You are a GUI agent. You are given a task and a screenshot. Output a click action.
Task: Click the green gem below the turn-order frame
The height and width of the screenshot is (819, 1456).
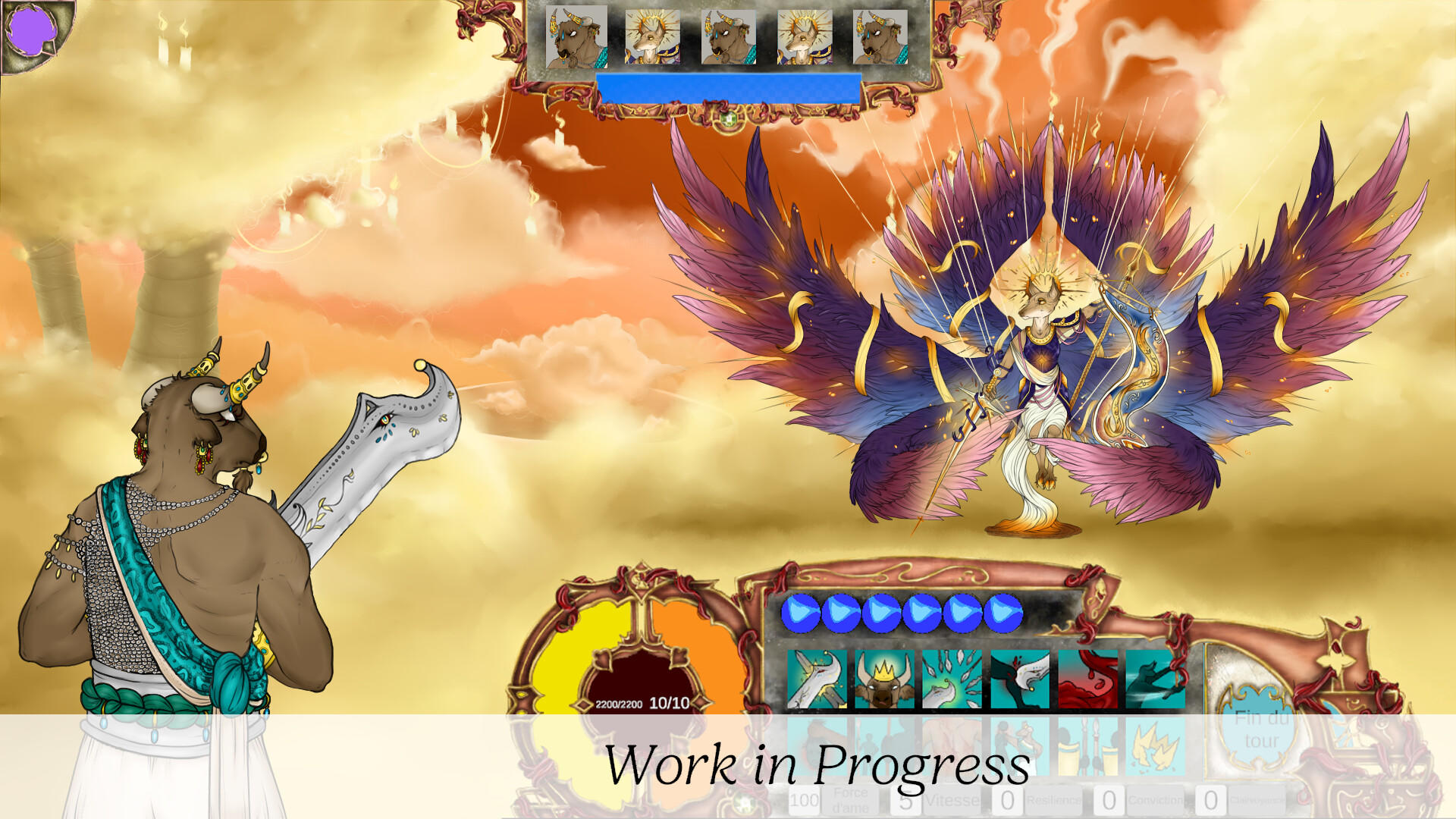tap(727, 118)
